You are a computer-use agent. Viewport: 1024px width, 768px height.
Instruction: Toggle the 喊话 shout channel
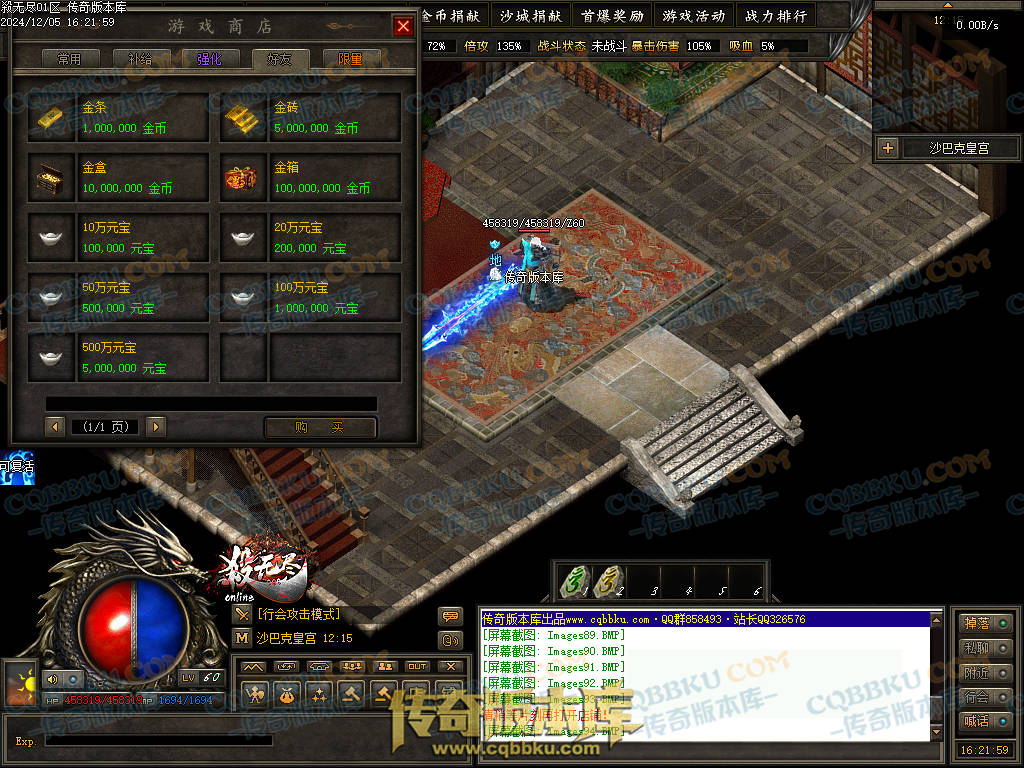click(984, 720)
